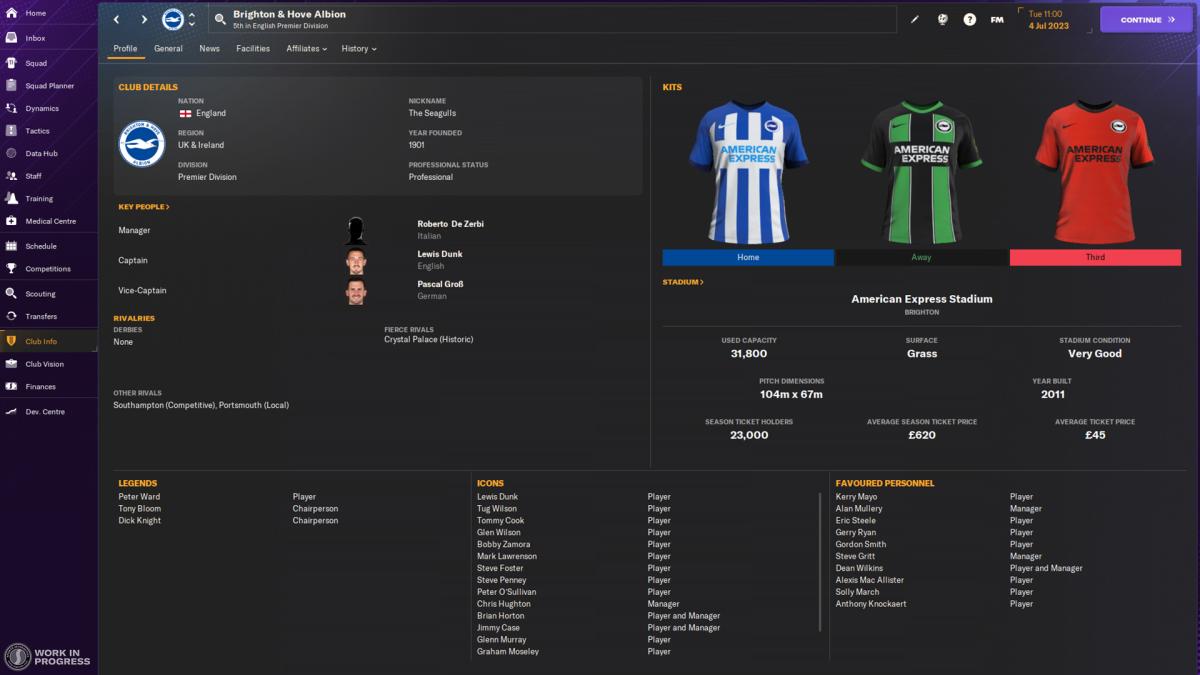Open the Inbox from the sidebar
This screenshot has height=675, width=1200.
pos(35,38)
